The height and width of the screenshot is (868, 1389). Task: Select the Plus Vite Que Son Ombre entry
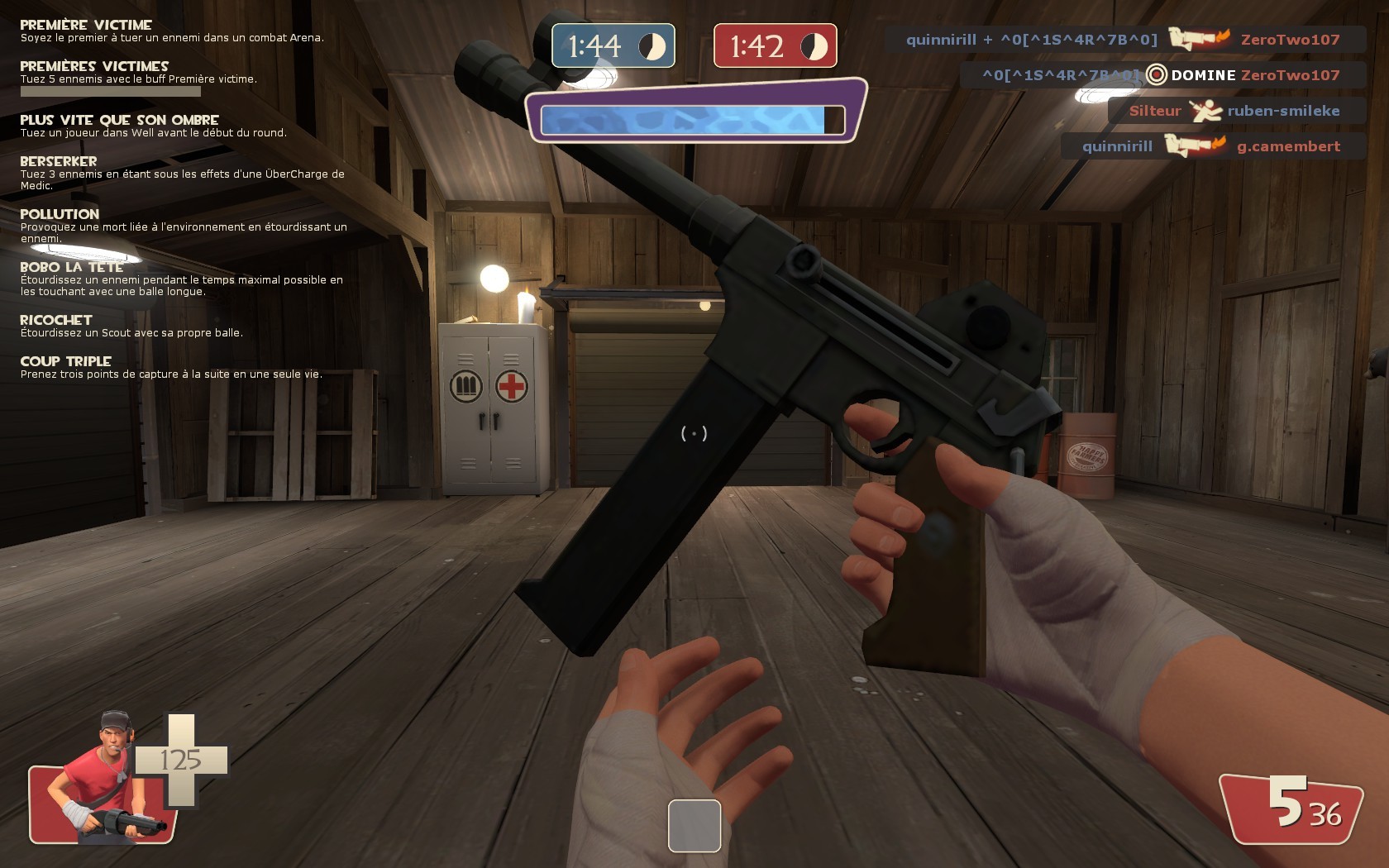[x=120, y=118]
